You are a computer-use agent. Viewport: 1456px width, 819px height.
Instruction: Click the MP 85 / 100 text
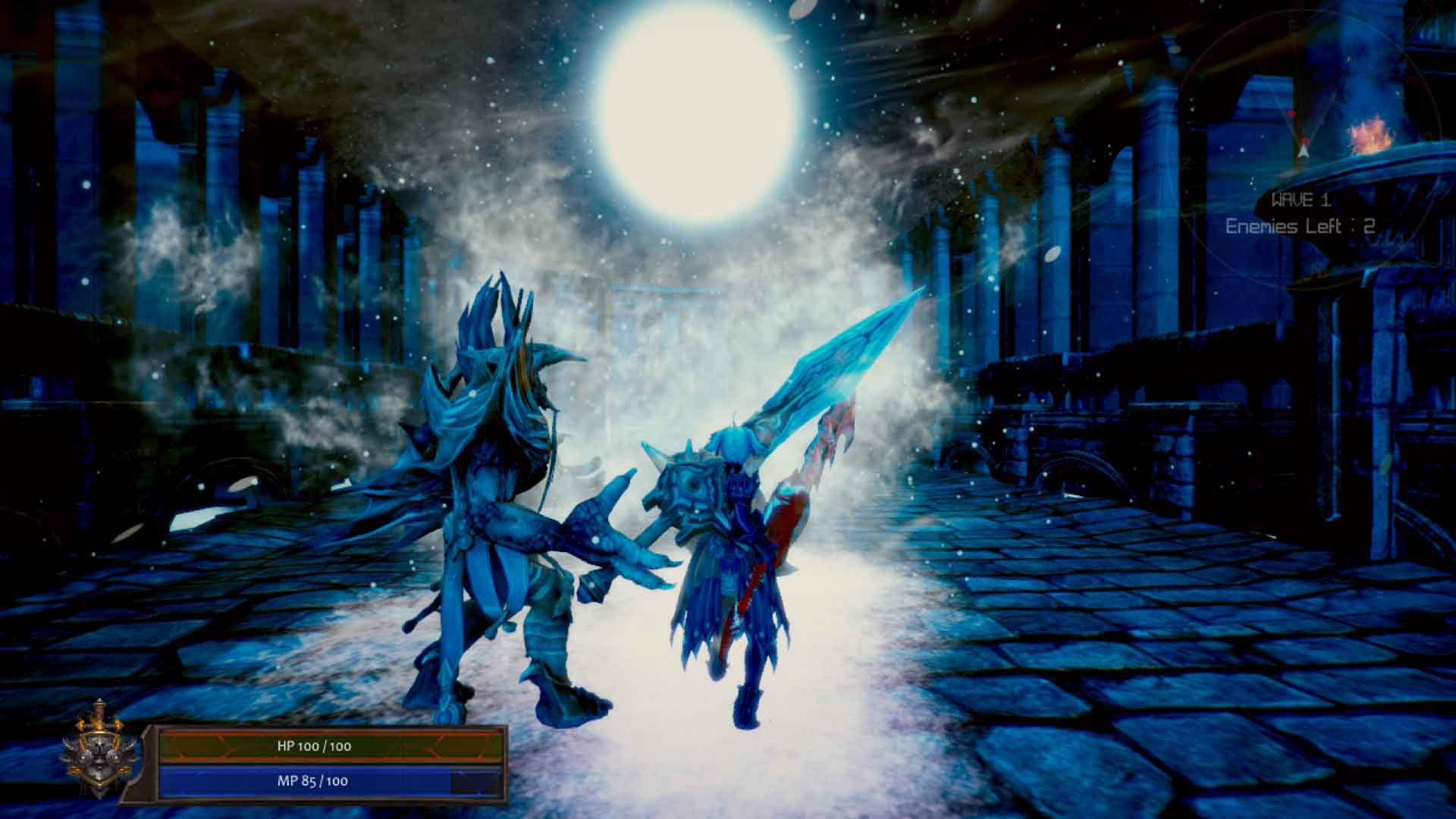312,781
